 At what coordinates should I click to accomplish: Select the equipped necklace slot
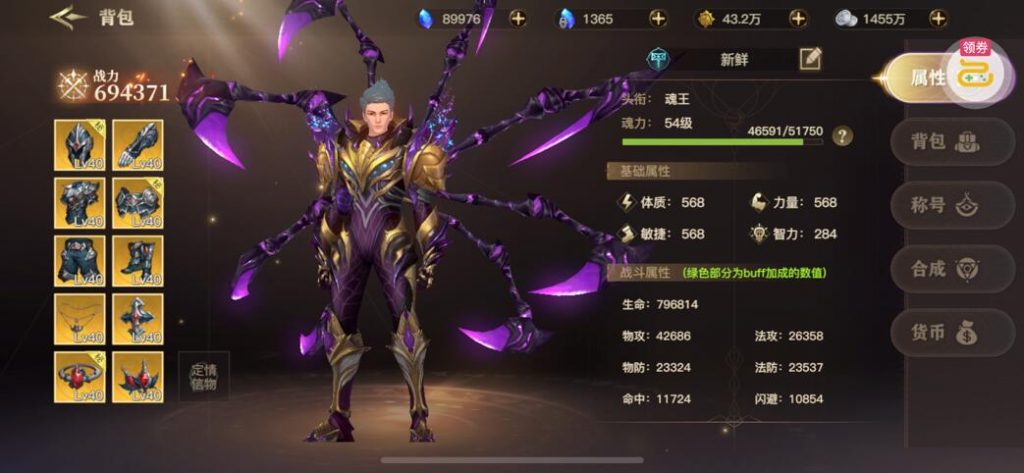tap(80, 319)
